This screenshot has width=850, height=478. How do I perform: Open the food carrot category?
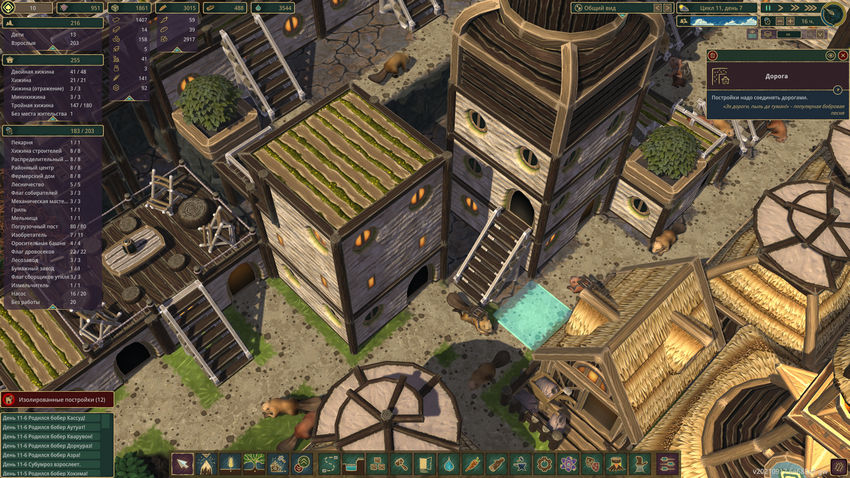point(473,464)
